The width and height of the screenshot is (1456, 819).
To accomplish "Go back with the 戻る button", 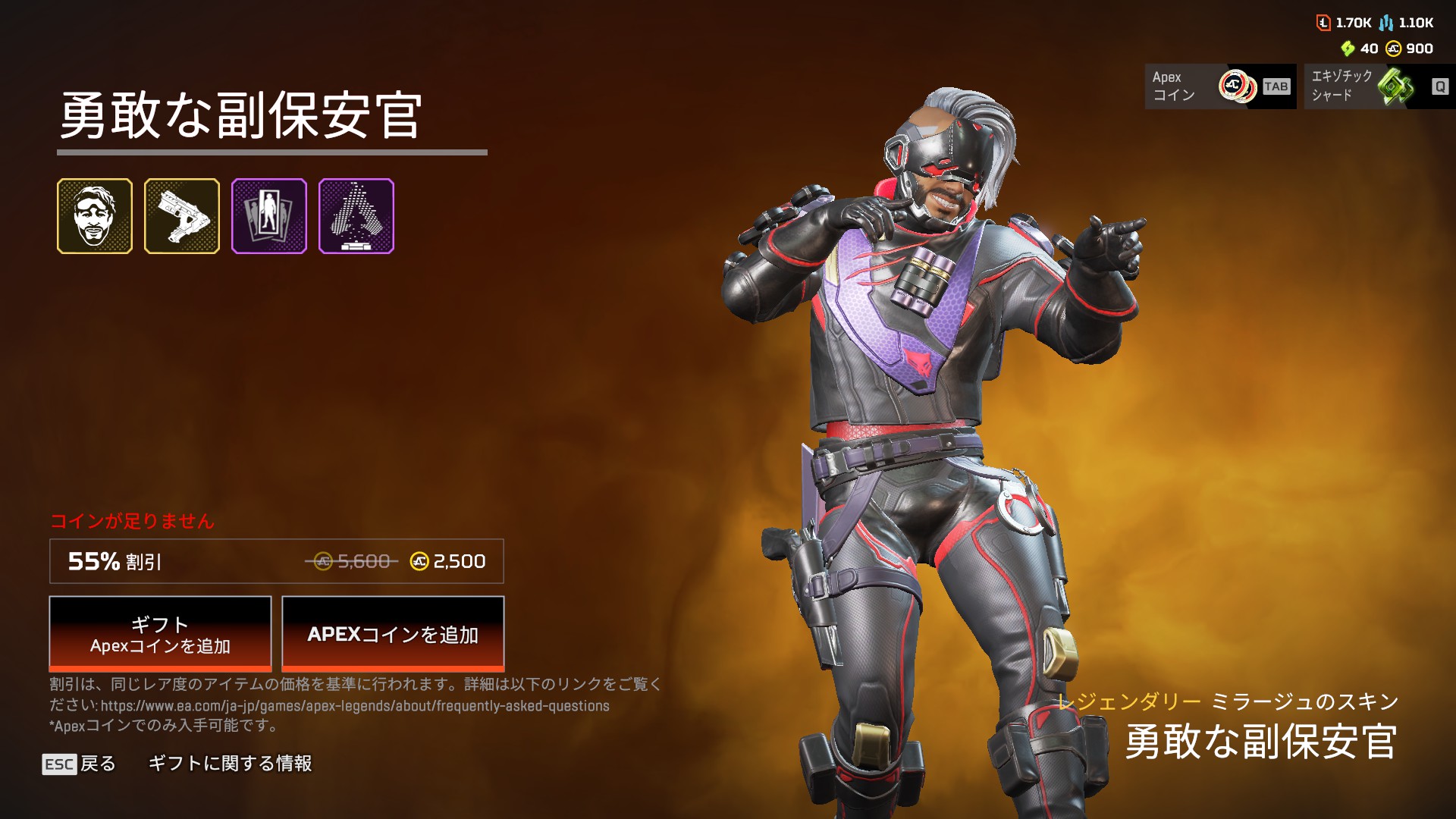I will 80,764.
